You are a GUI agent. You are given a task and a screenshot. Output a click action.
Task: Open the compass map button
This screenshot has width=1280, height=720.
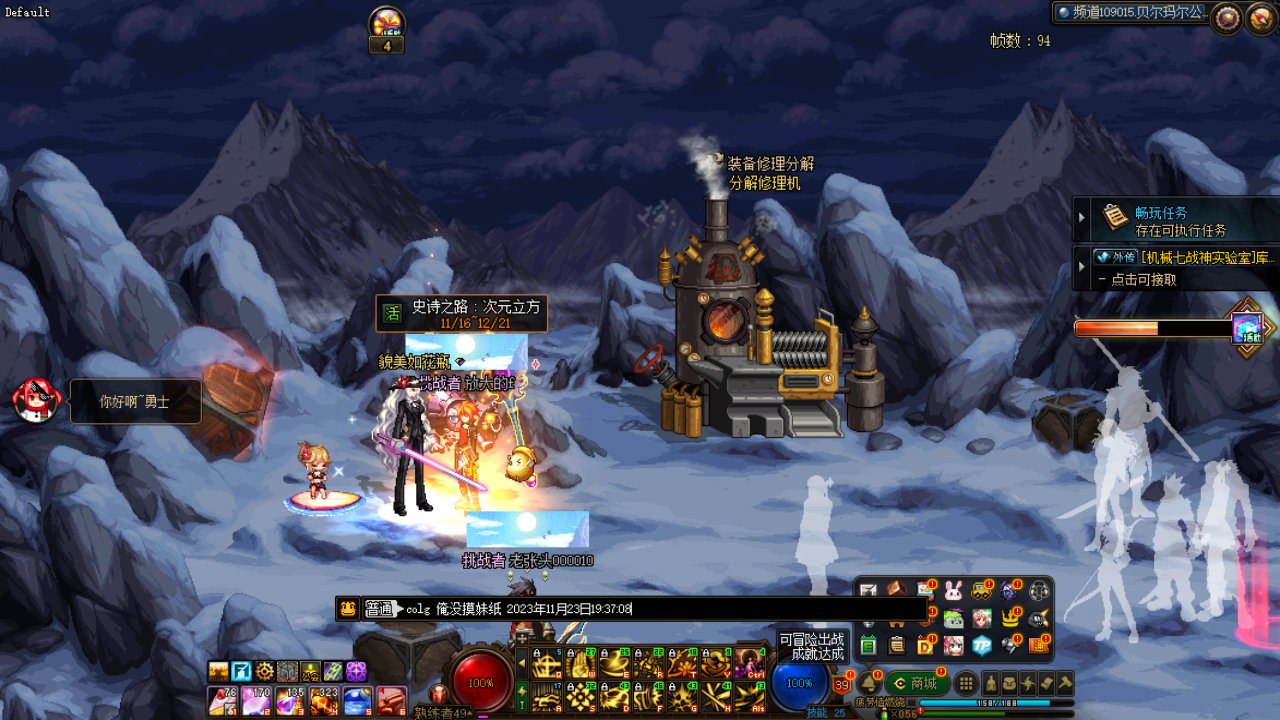pyautogui.click(x=1227, y=17)
